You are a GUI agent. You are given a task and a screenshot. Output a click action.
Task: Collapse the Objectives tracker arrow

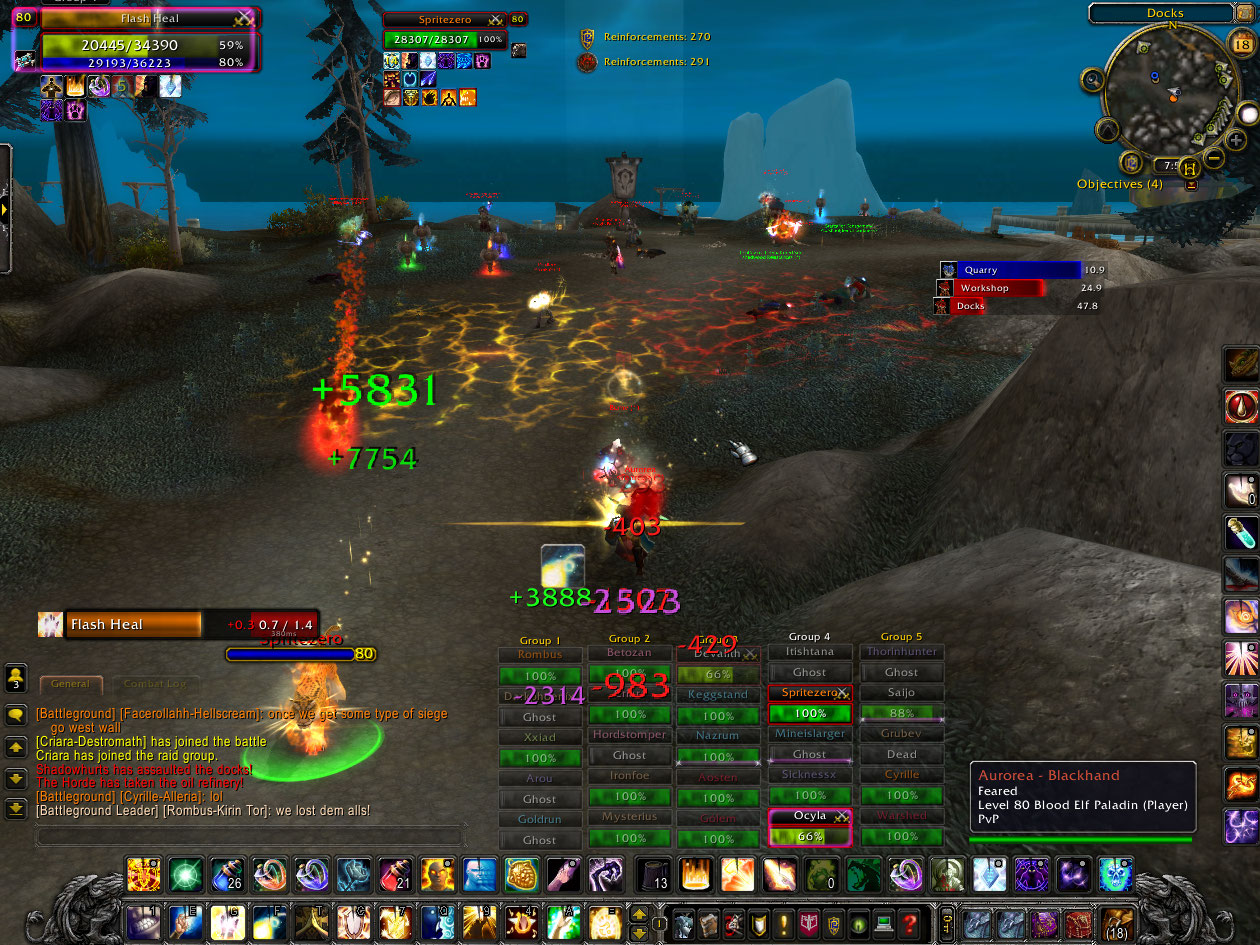(x=1191, y=185)
